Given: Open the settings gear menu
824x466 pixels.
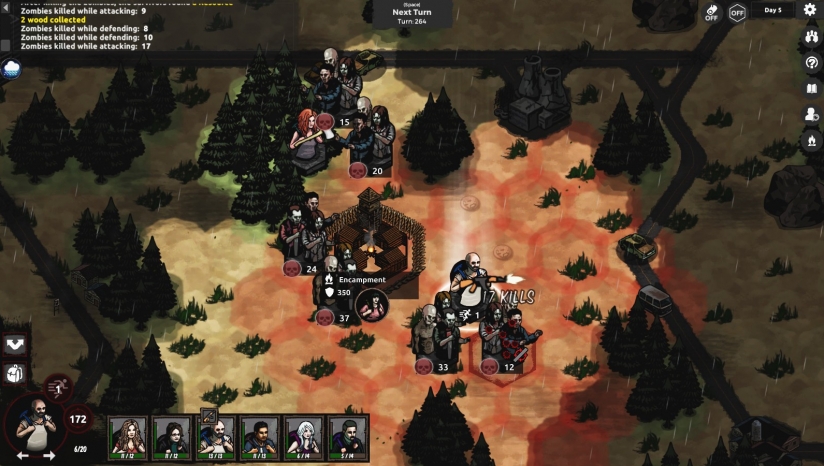Looking at the screenshot, I should tap(811, 9).
